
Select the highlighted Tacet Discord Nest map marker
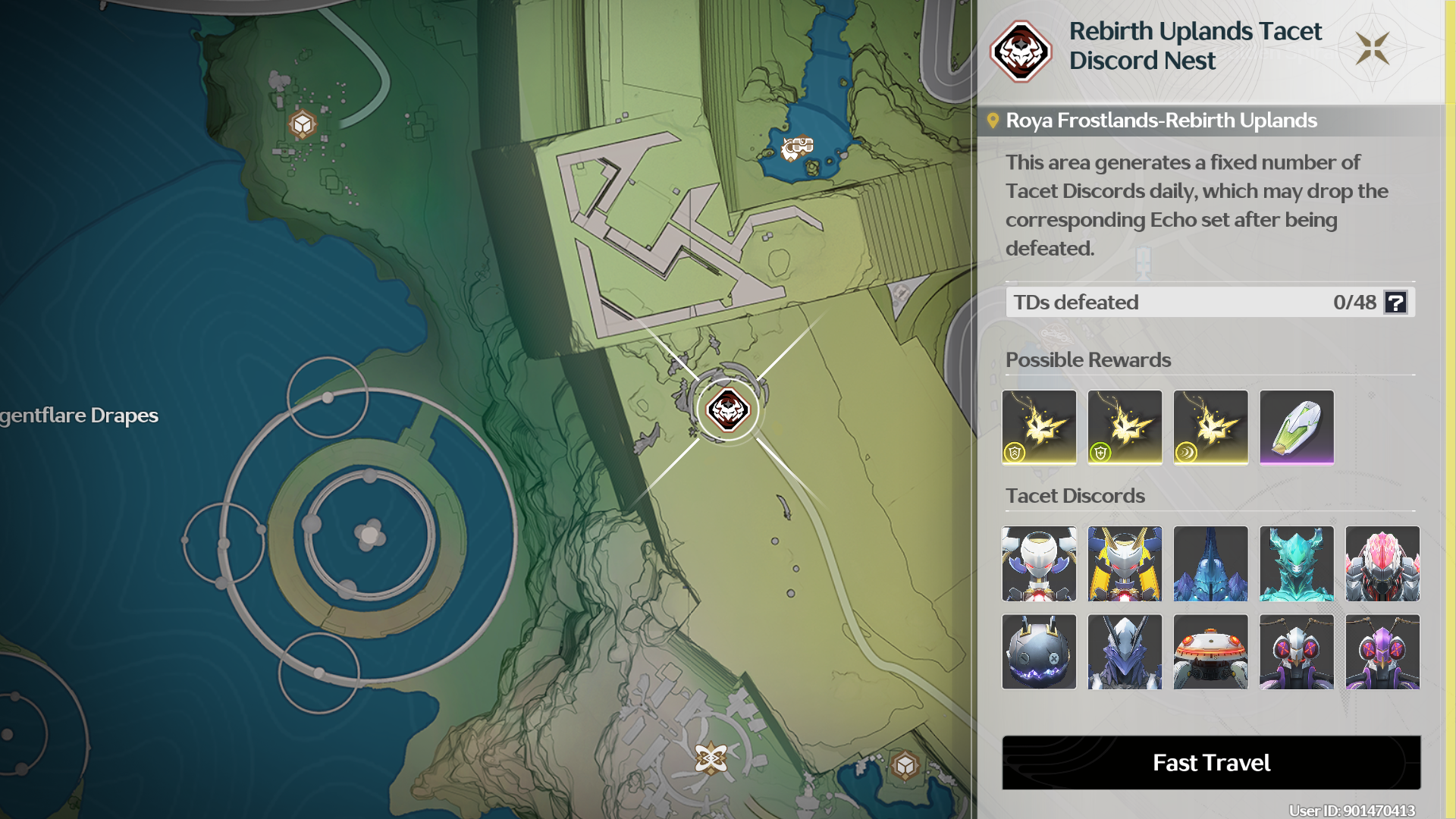point(728,410)
